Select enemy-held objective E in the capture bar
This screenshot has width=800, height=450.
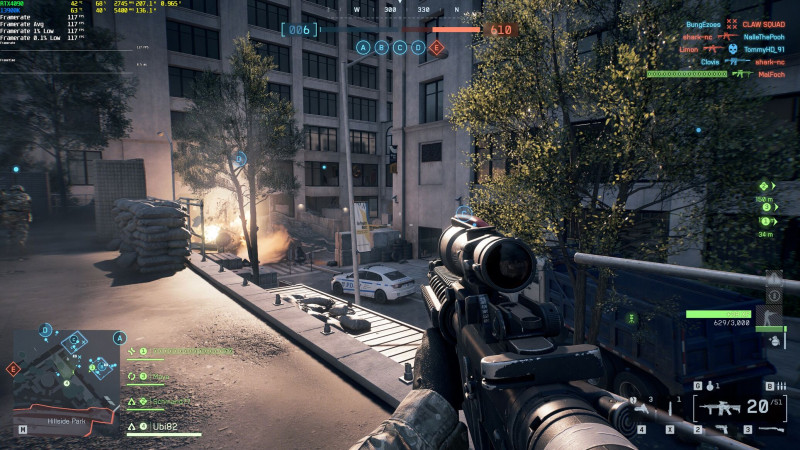[436, 47]
